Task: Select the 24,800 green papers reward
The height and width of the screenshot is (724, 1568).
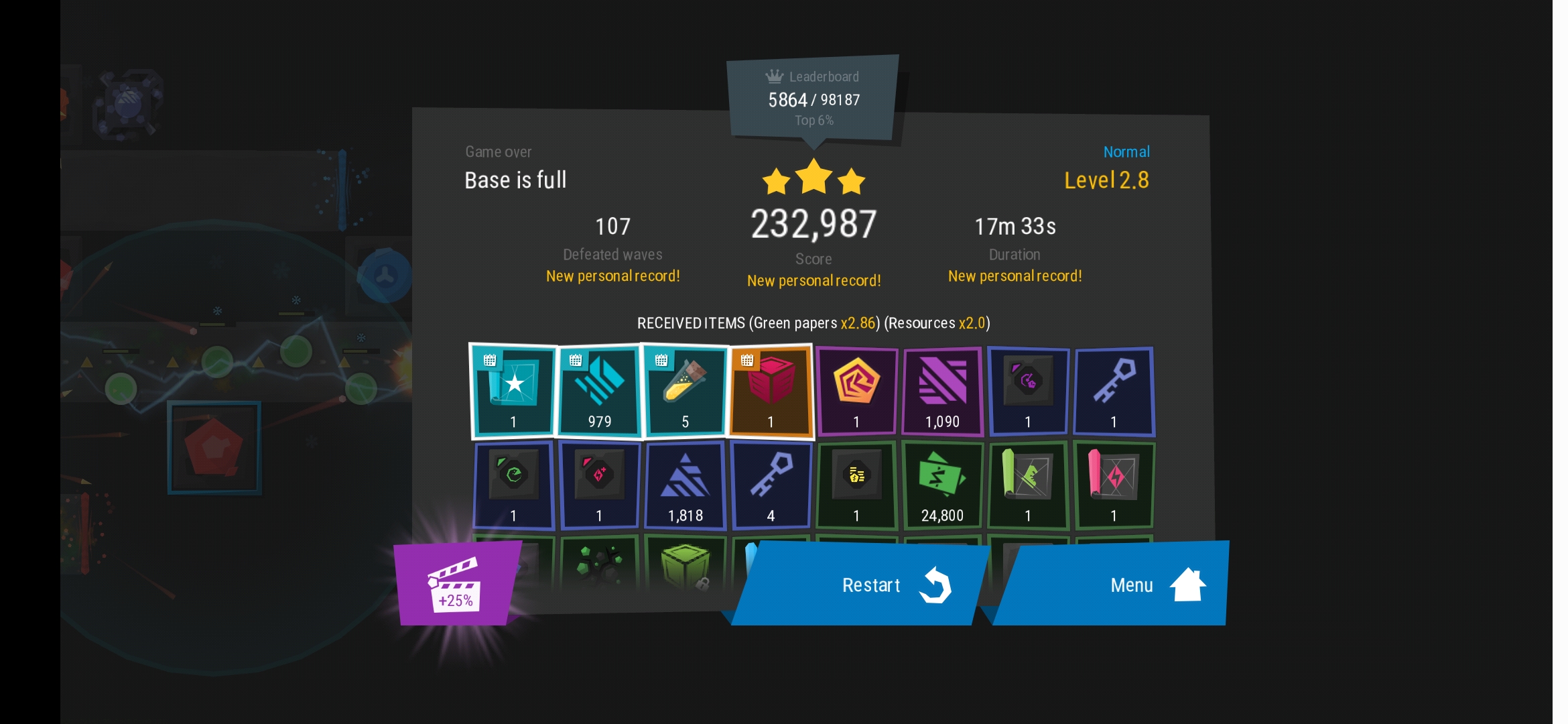Action: point(942,485)
